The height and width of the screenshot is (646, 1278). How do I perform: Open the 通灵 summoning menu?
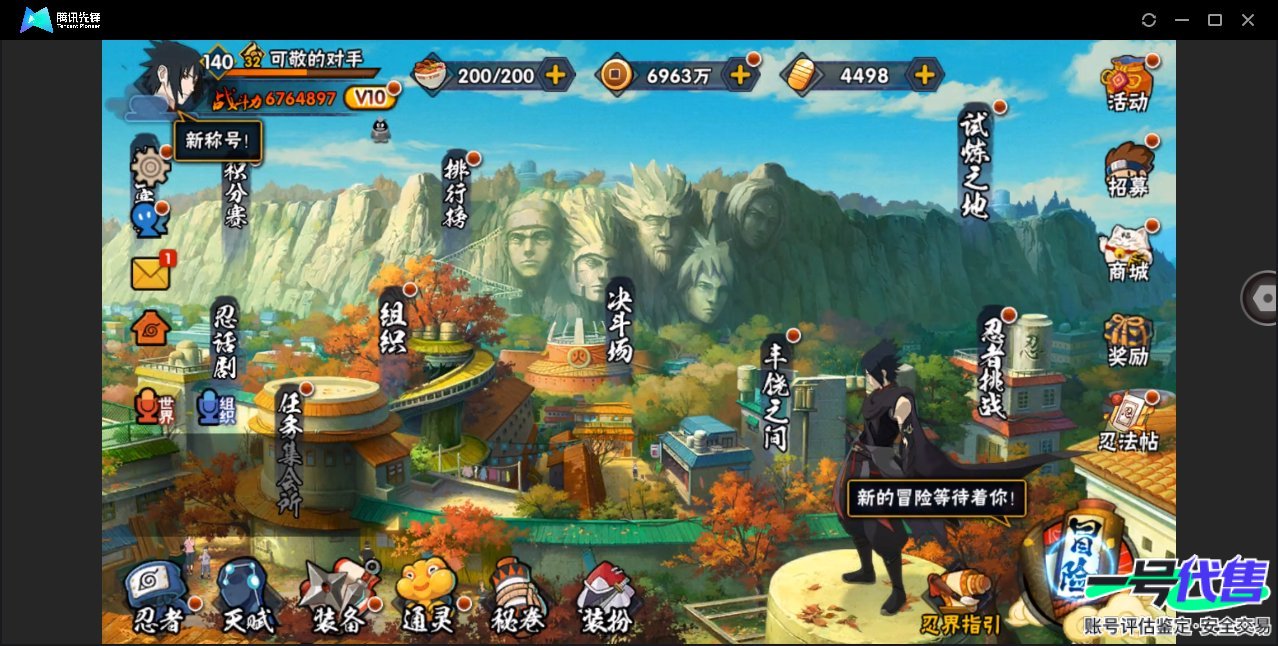tap(428, 598)
